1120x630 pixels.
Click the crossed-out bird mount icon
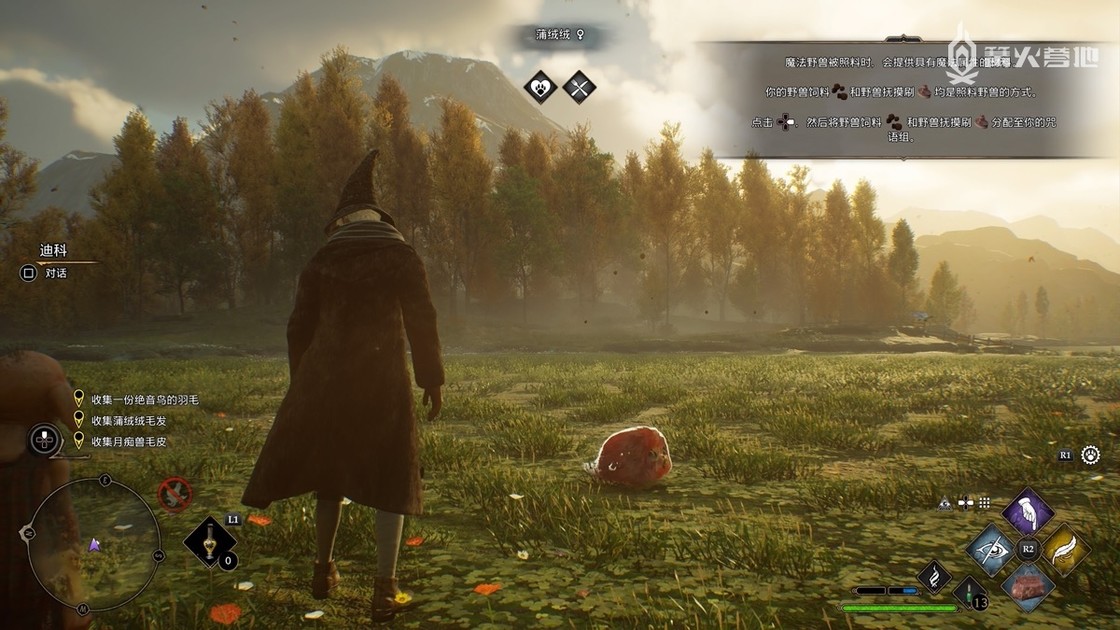(x=175, y=492)
